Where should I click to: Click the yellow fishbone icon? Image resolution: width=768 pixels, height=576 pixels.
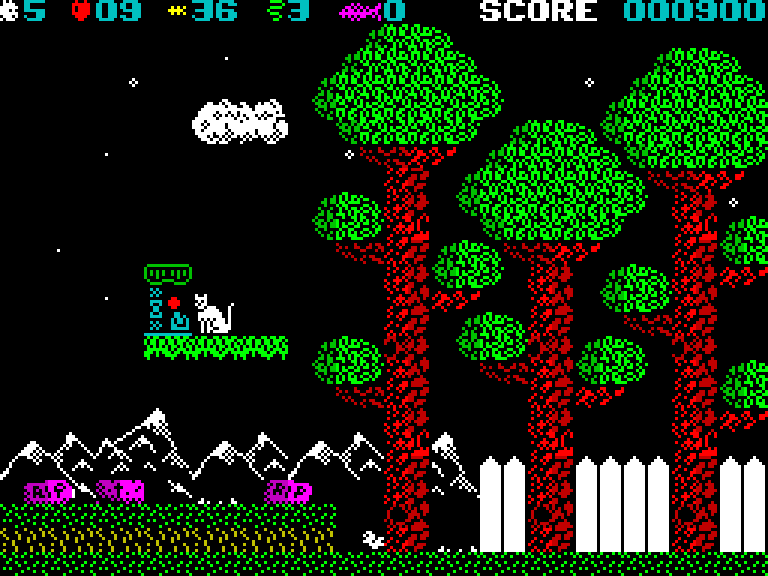coord(176,12)
